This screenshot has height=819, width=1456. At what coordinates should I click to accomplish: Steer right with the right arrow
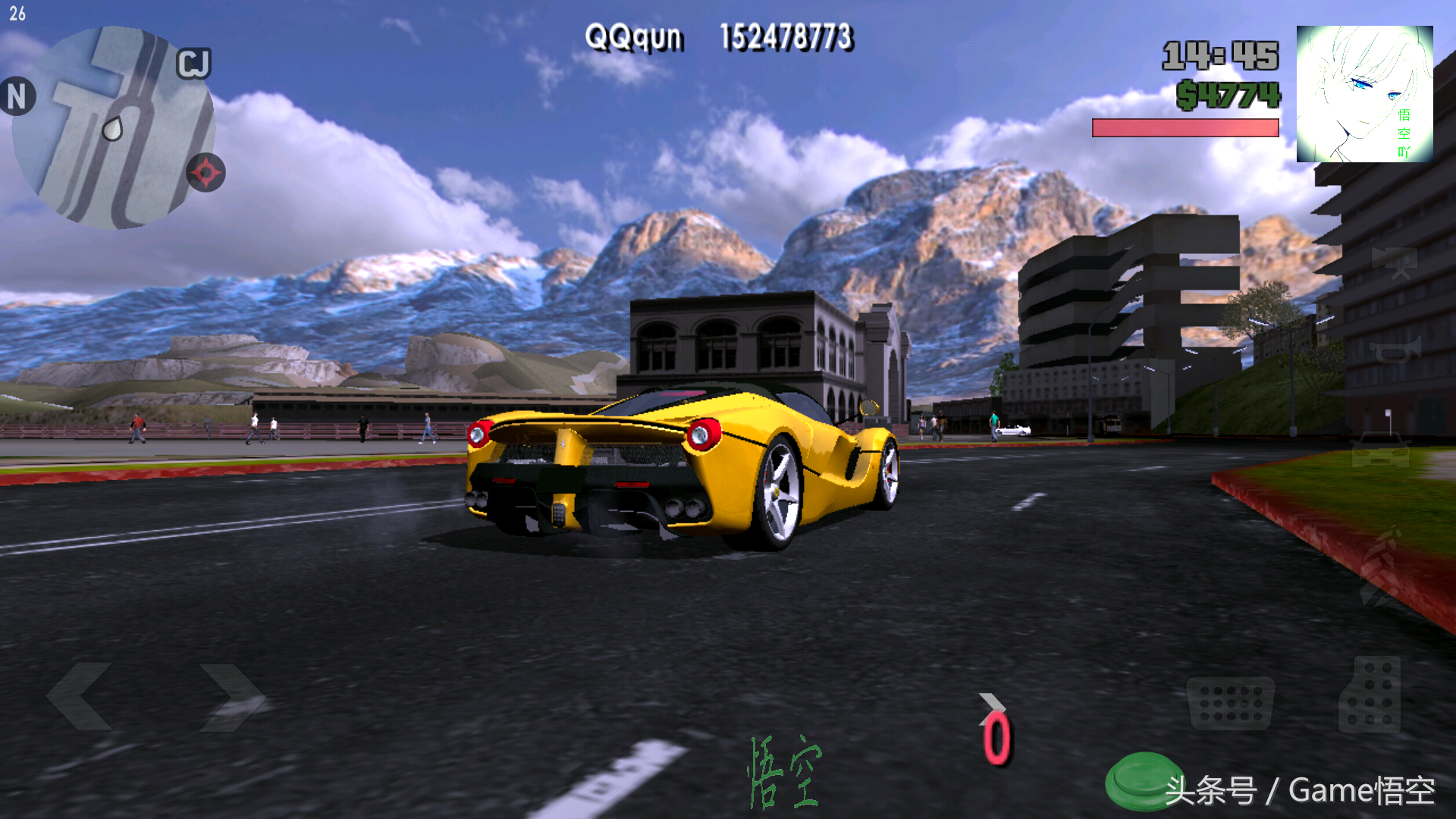click(231, 696)
